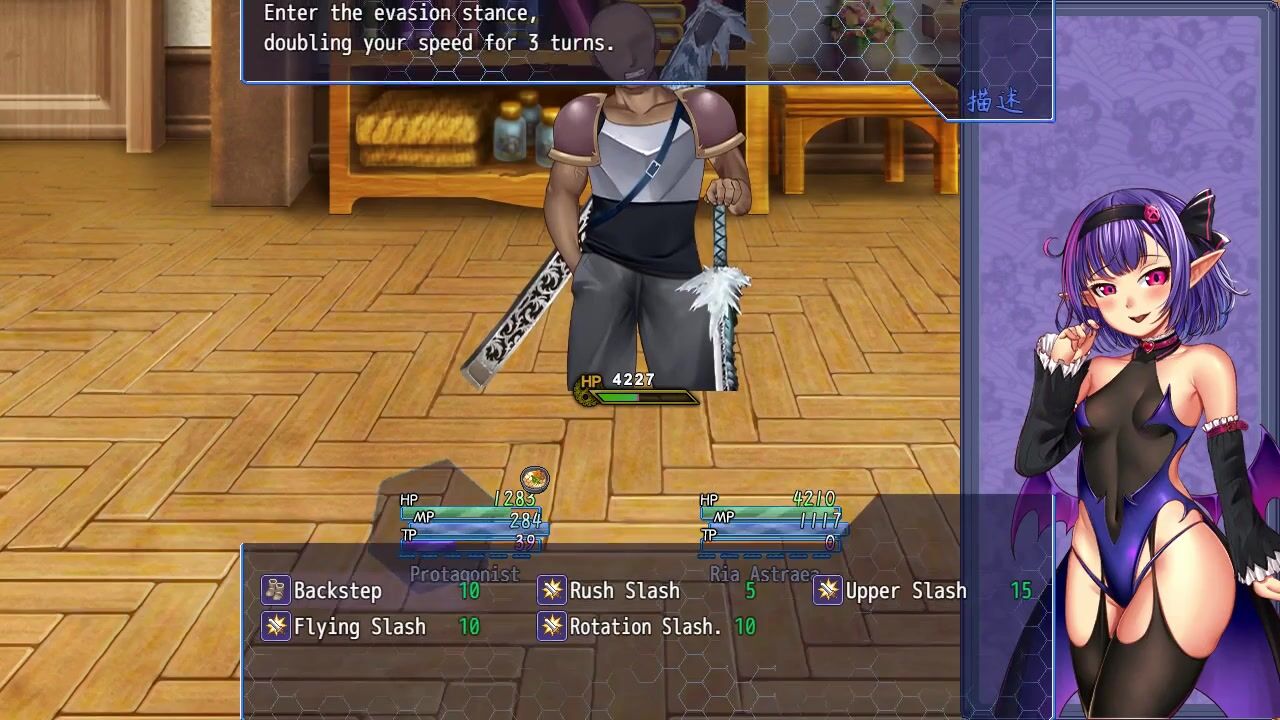Screen dimensions: 1280x720
Task: Choose the Rush Slash skill
Action: 624,591
